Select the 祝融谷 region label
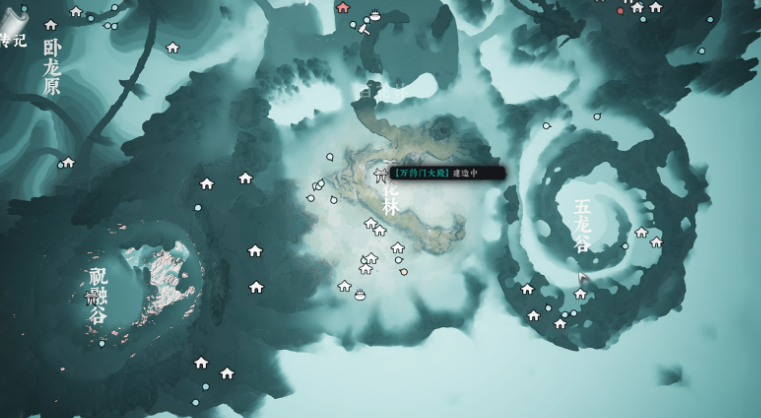This screenshot has width=761, height=418. coord(97,295)
